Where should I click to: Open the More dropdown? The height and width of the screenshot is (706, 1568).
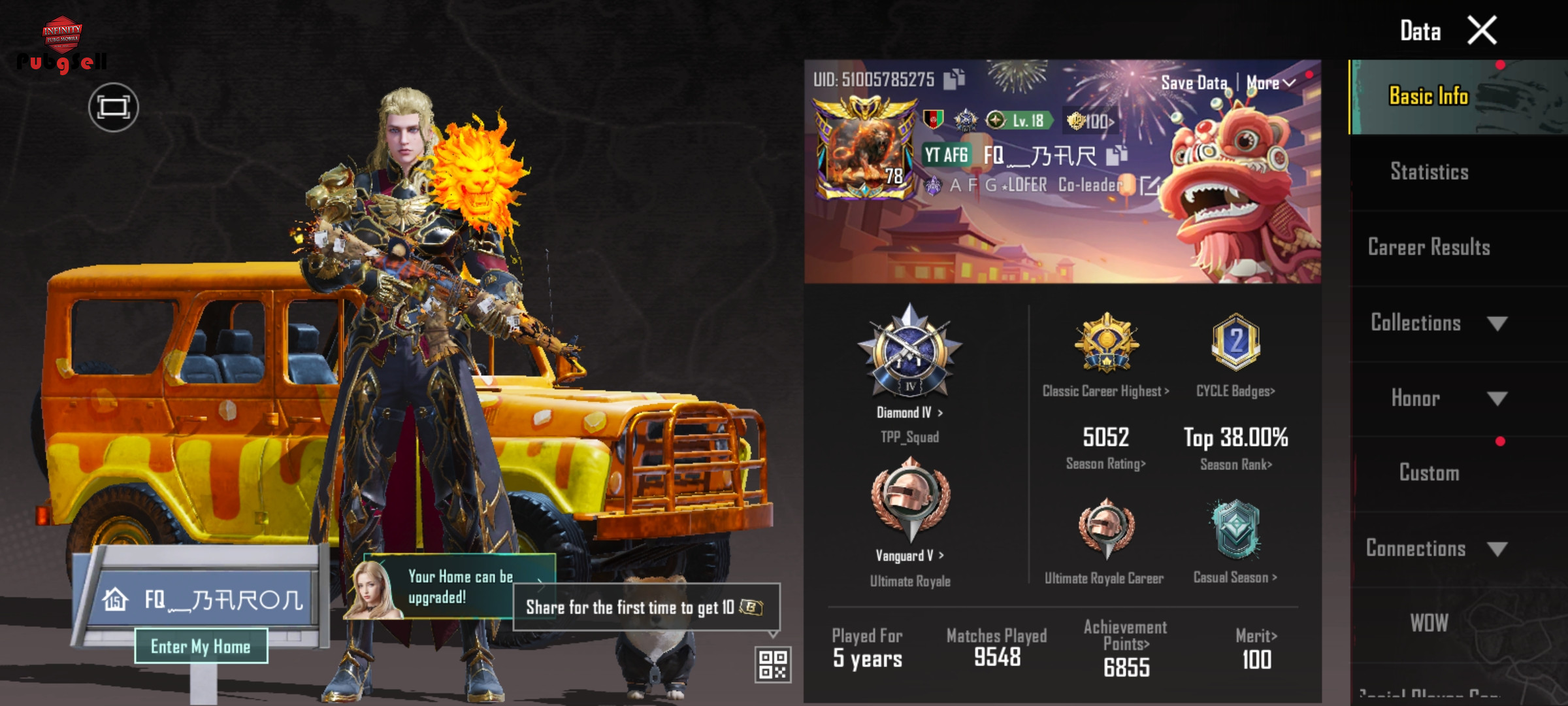1270,83
